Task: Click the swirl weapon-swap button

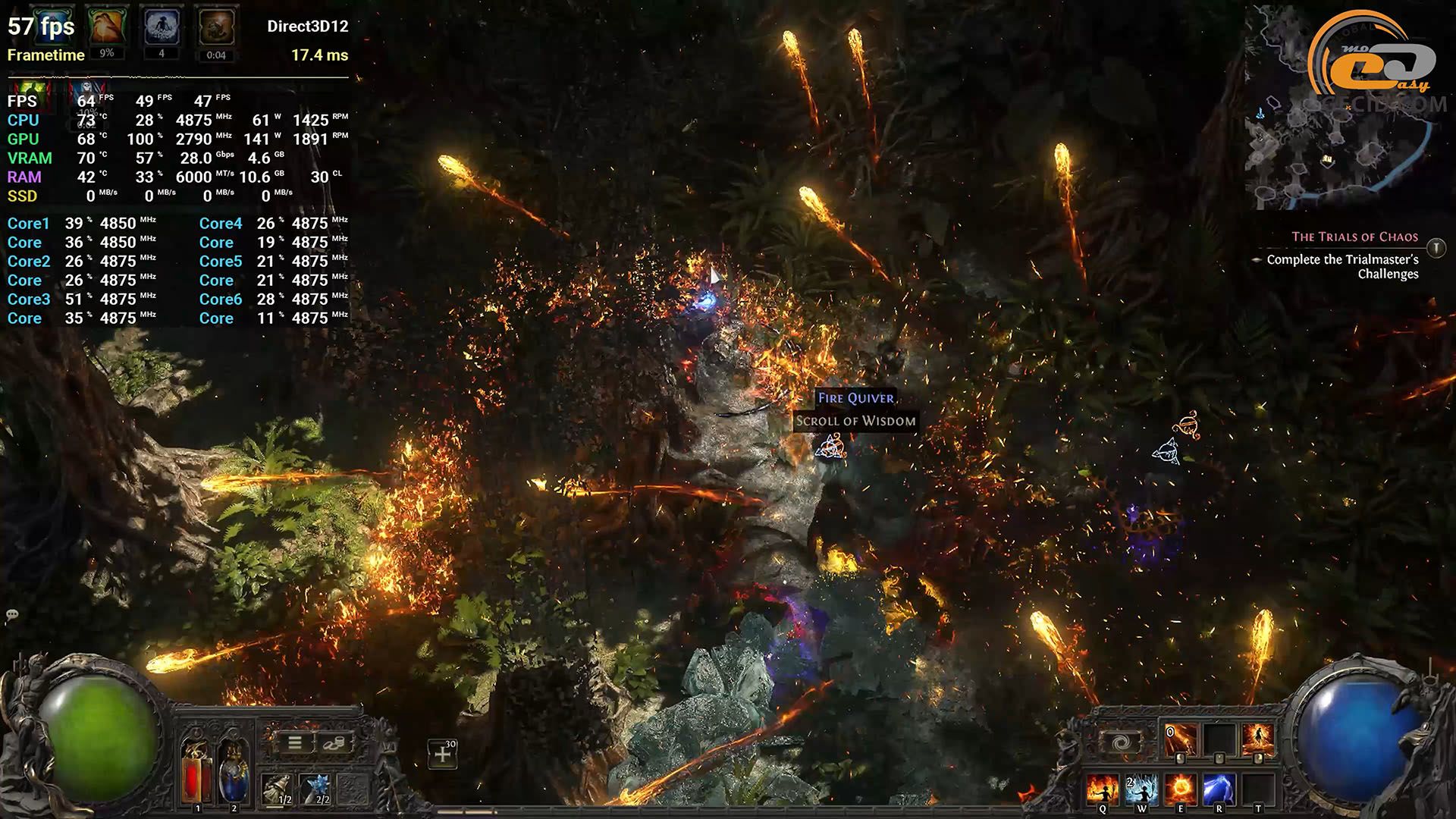Action: tap(1121, 742)
